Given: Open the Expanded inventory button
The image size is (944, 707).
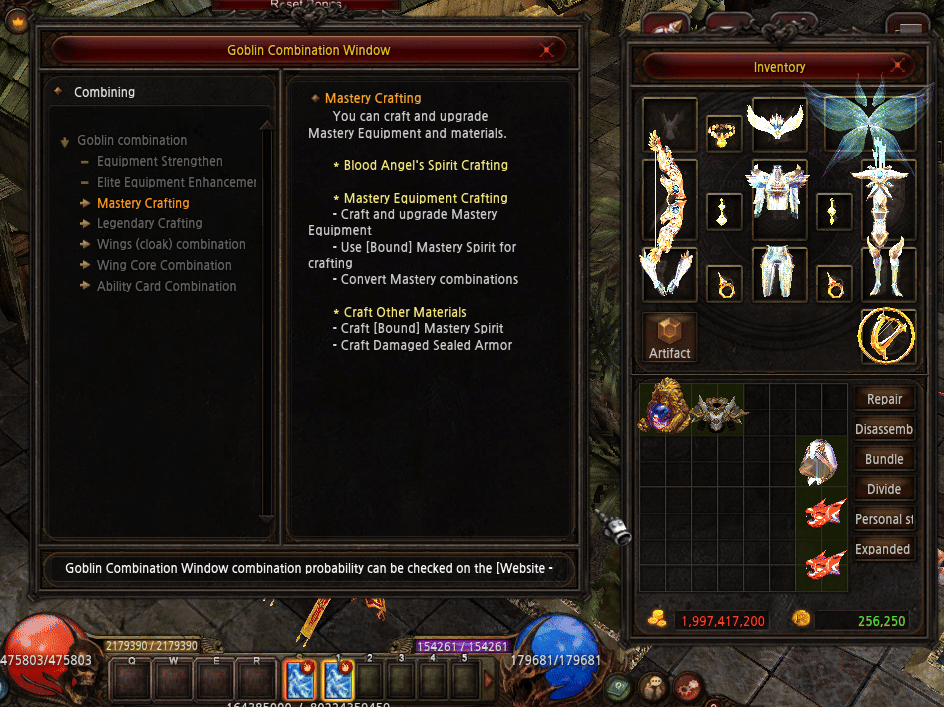Looking at the screenshot, I should coord(884,549).
